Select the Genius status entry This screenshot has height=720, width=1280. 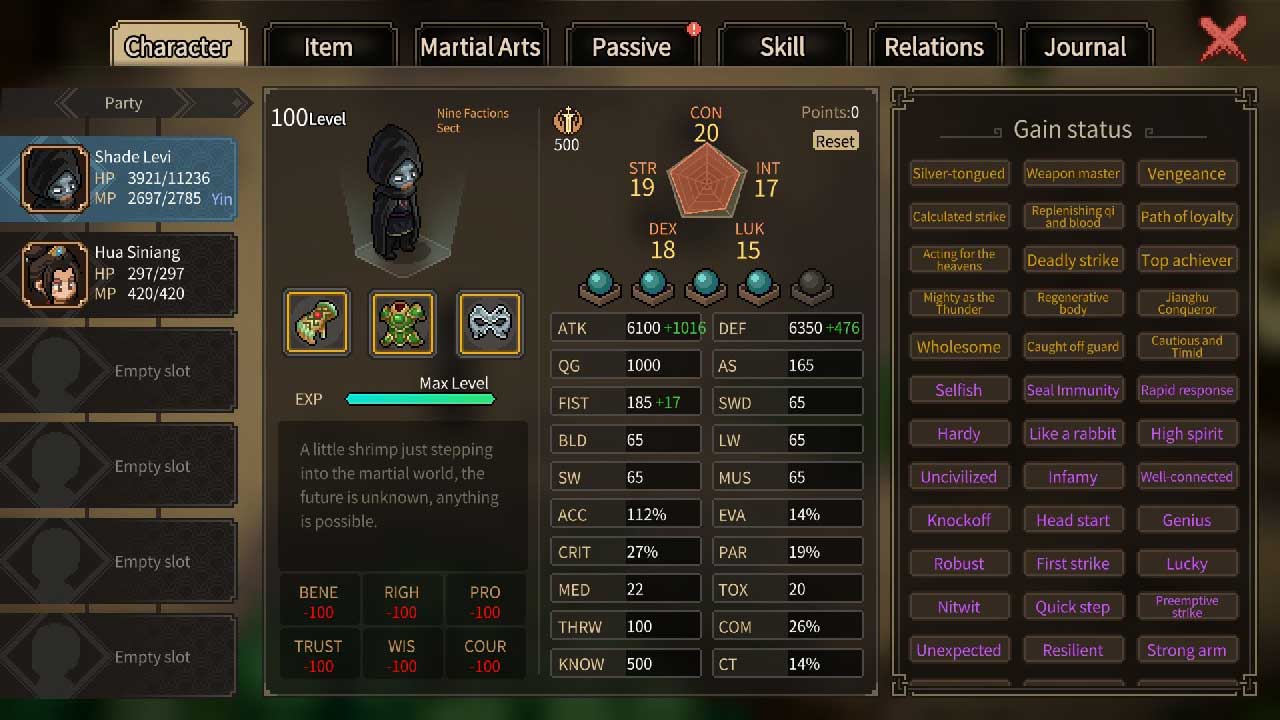click(1187, 520)
